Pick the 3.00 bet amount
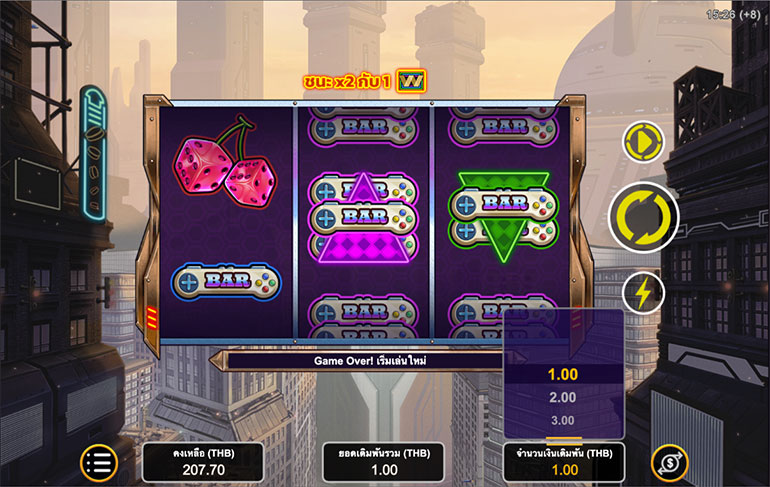770x487 pixels. click(x=561, y=420)
